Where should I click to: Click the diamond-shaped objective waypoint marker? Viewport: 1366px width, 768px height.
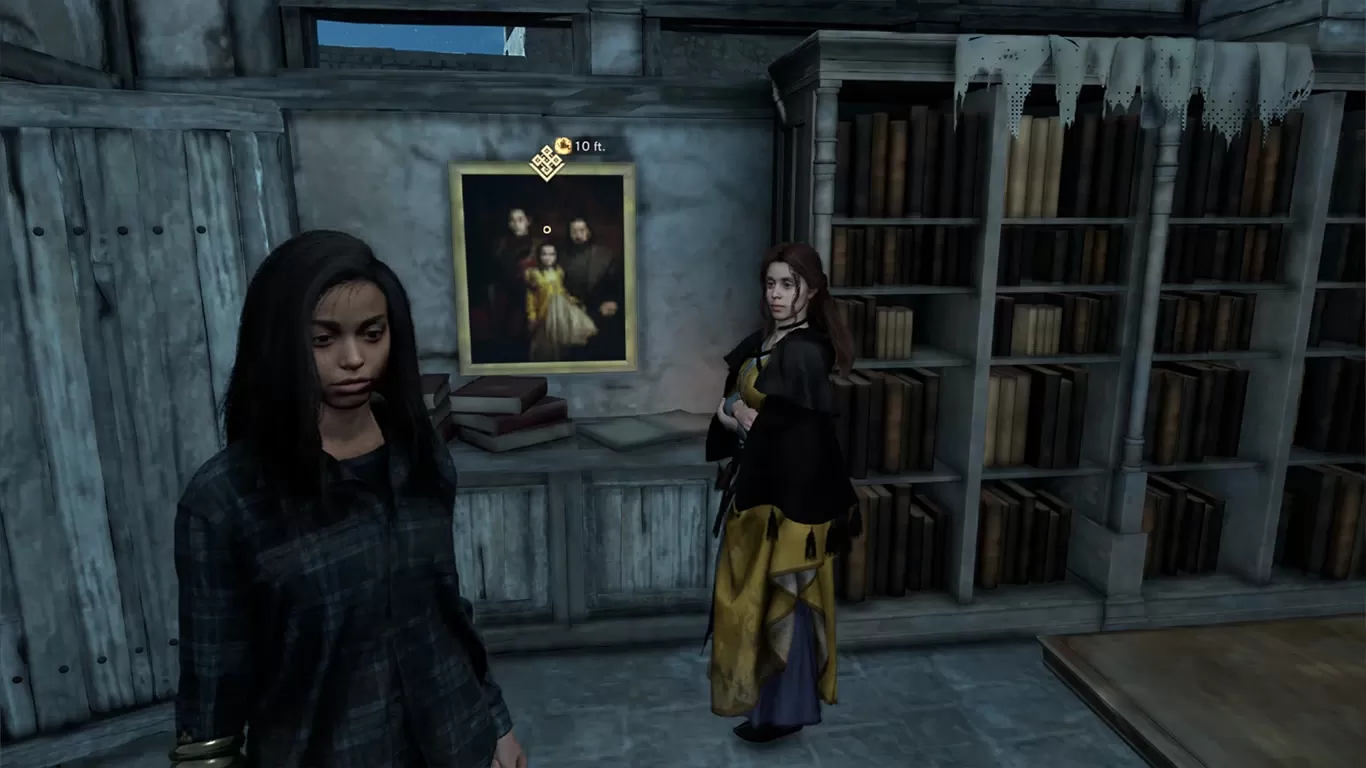pyautogui.click(x=546, y=161)
